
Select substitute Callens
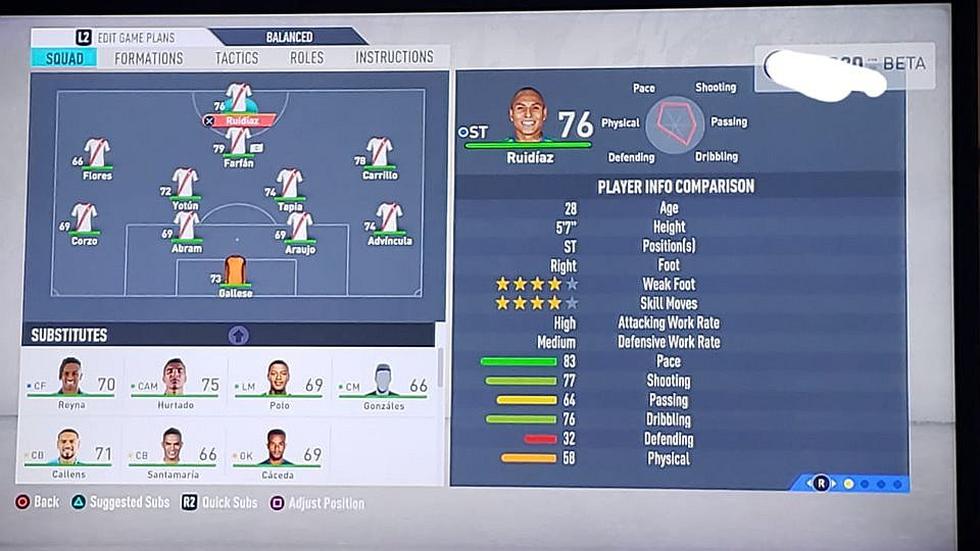pyautogui.click(x=68, y=452)
